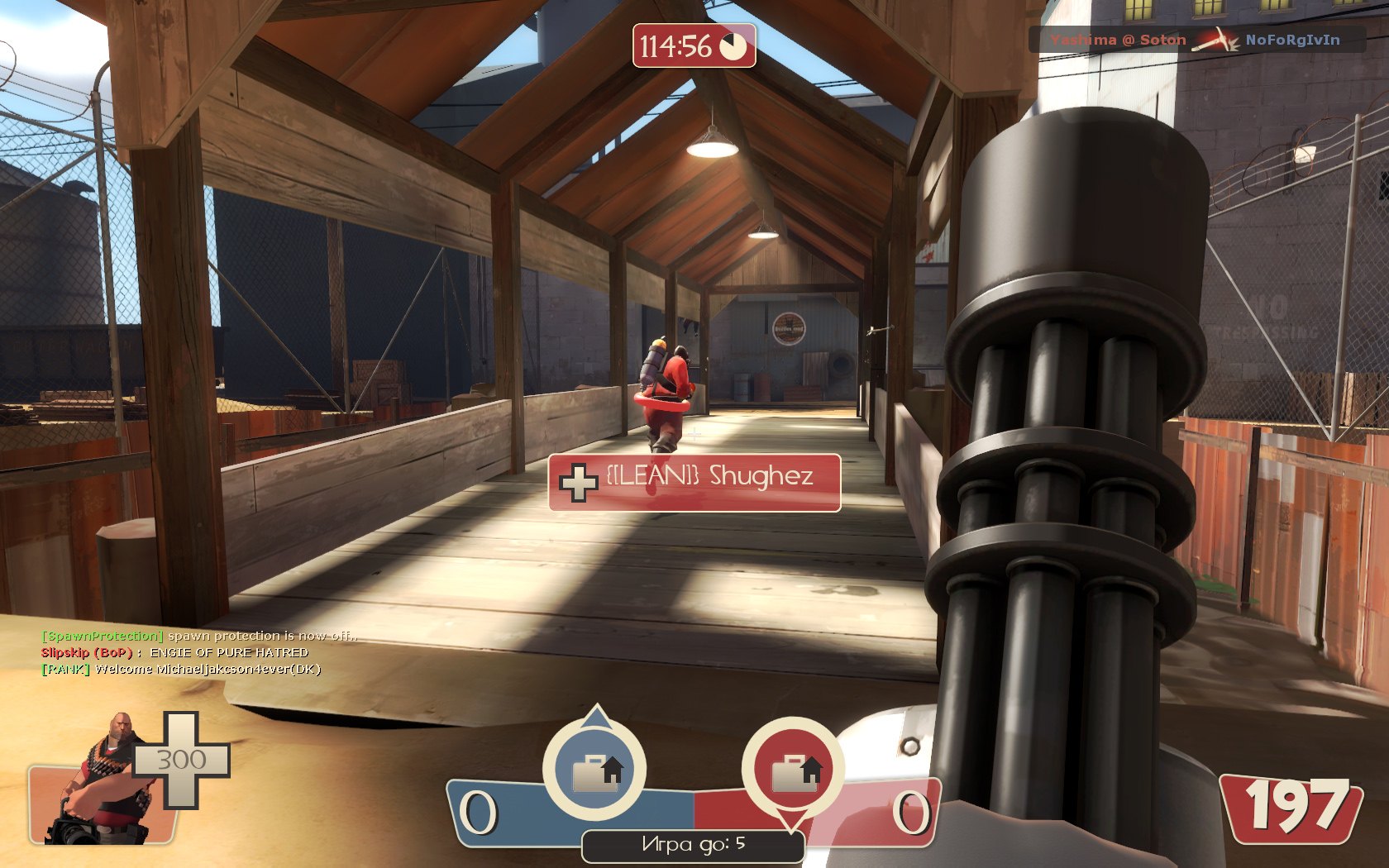
Task: Click the blue team intelligence briefcase icon
Action: tap(594, 769)
